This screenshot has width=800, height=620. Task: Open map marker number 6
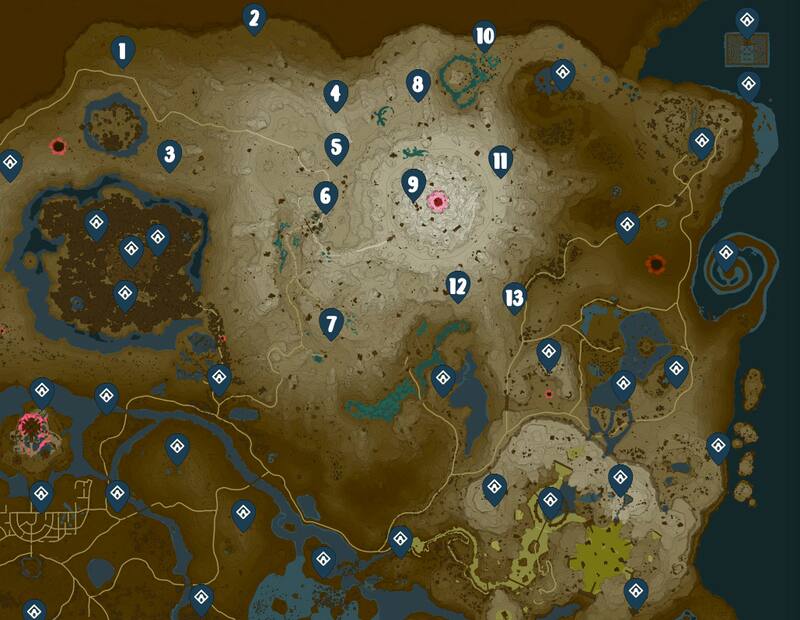(x=324, y=195)
